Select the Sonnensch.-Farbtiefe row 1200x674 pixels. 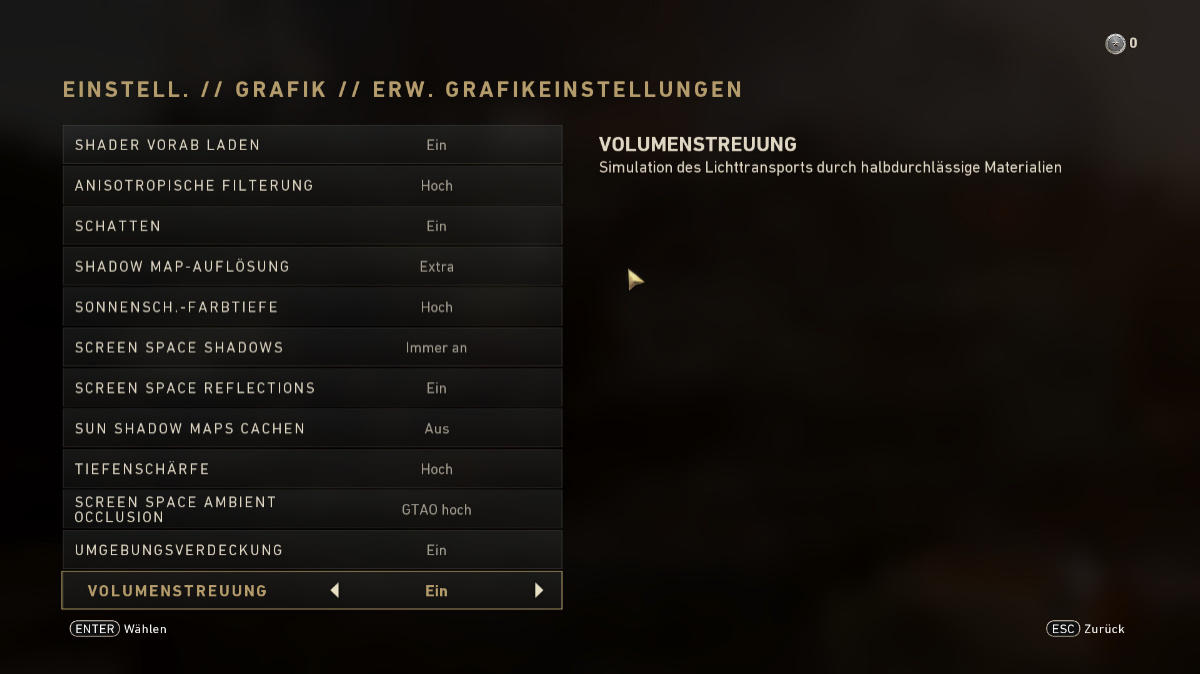pos(312,307)
